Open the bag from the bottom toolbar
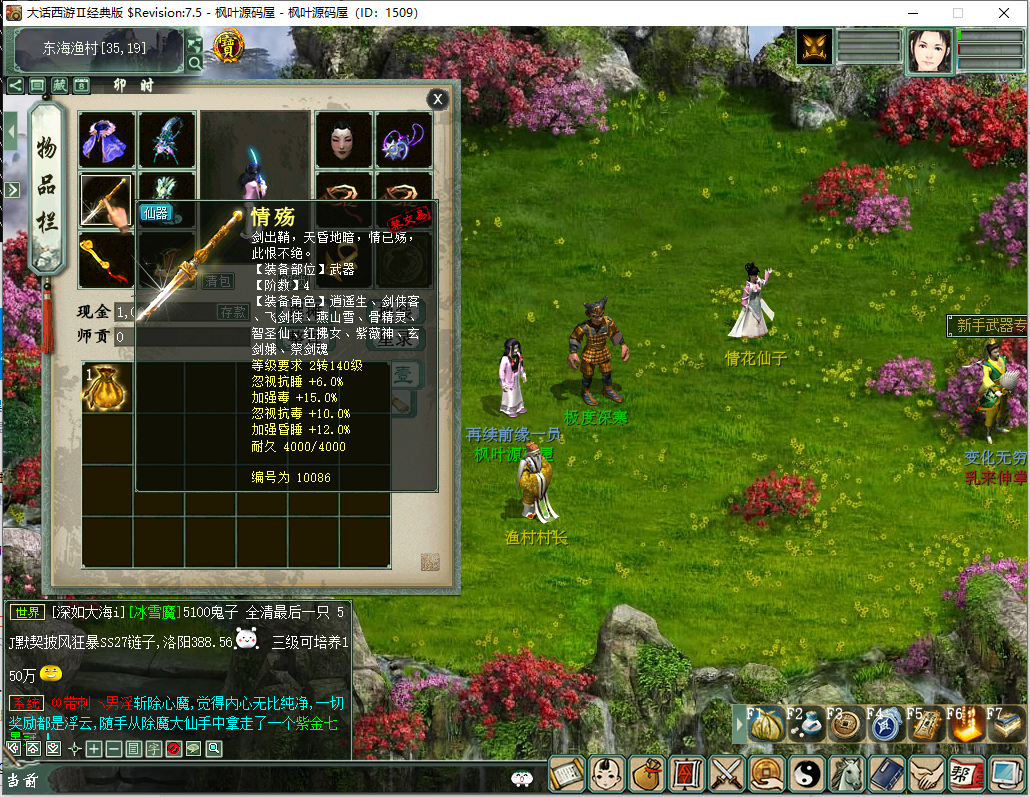The height and width of the screenshot is (797, 1030). [648, 774]
